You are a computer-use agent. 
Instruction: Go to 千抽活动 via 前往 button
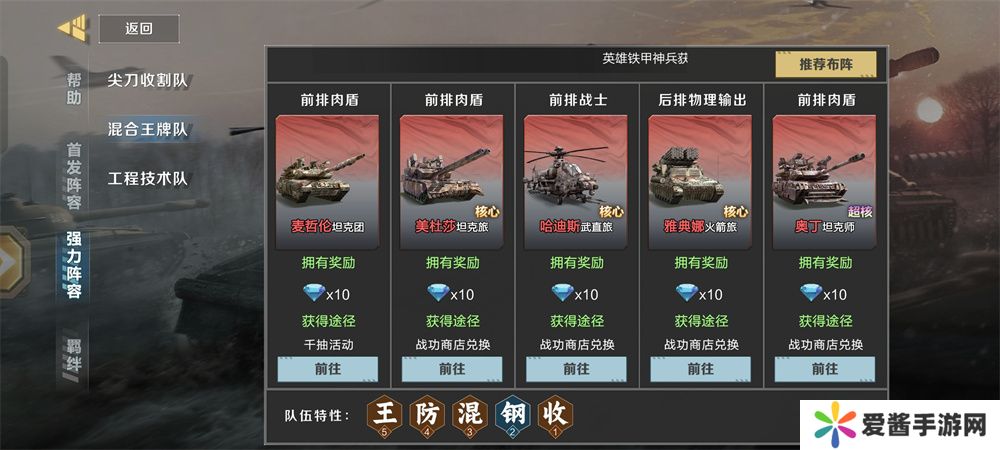pyautogui.click(x=328, y=368)
